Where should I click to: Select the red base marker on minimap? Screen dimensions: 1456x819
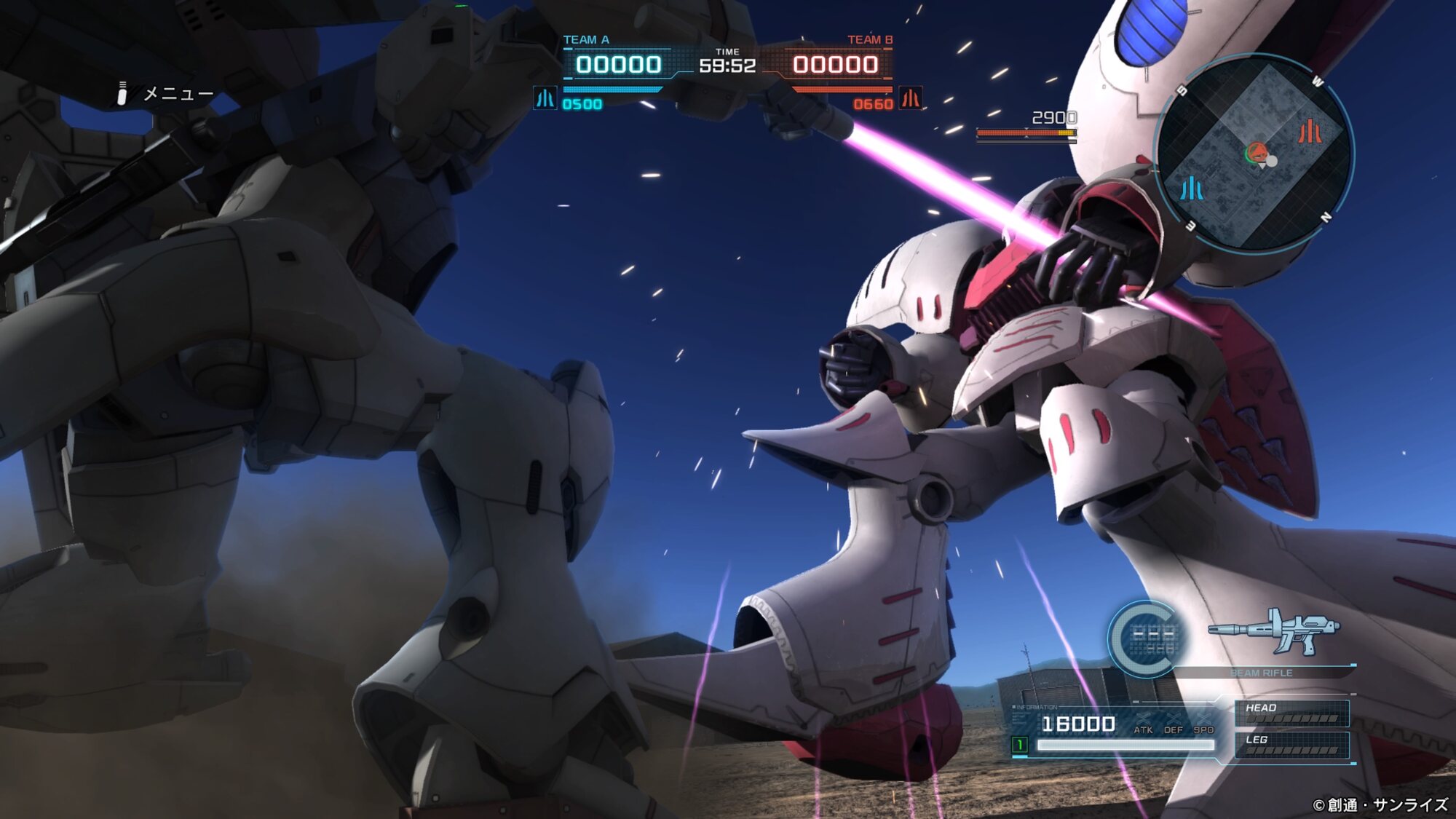pyautogui.click(x=1309, y=132)
